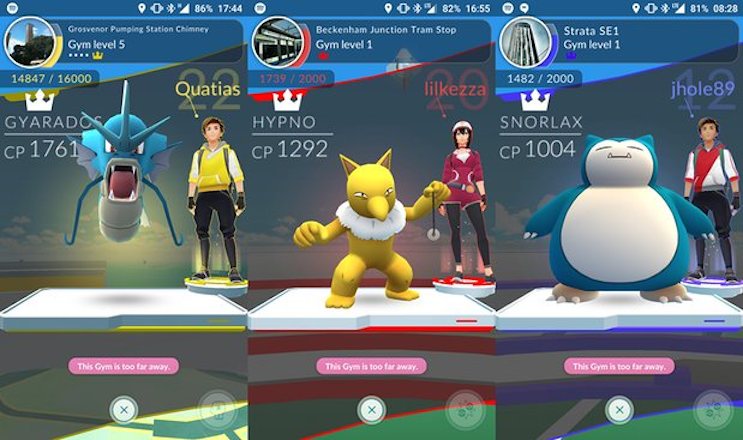Close the Snorlax gym screen
Screen dimensions: 743x440
[618, 409]
